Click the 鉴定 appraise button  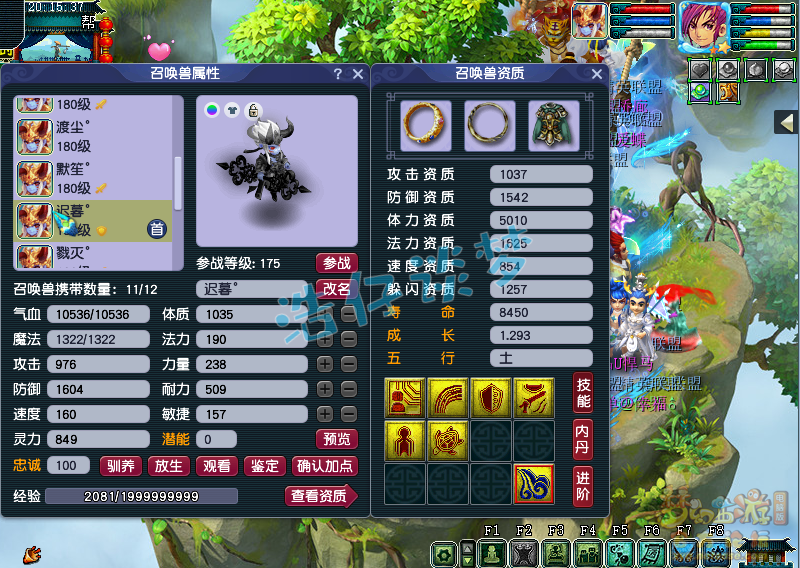265,465
